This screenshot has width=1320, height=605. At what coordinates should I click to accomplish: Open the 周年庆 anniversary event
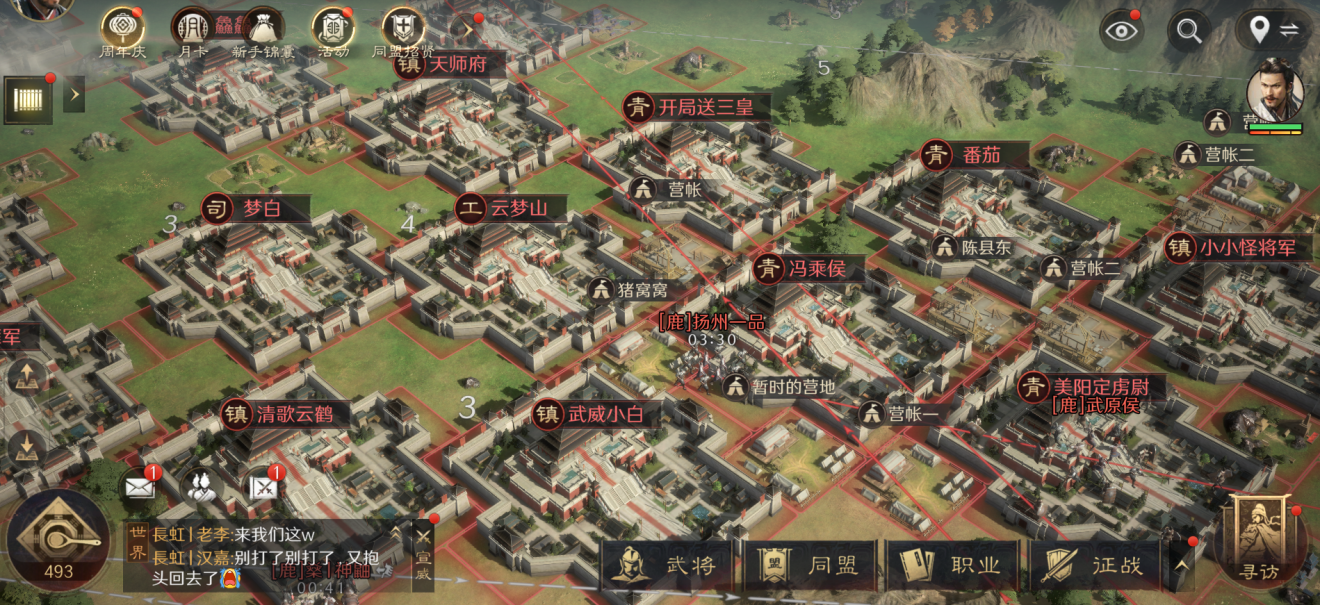tap(122, 32)
